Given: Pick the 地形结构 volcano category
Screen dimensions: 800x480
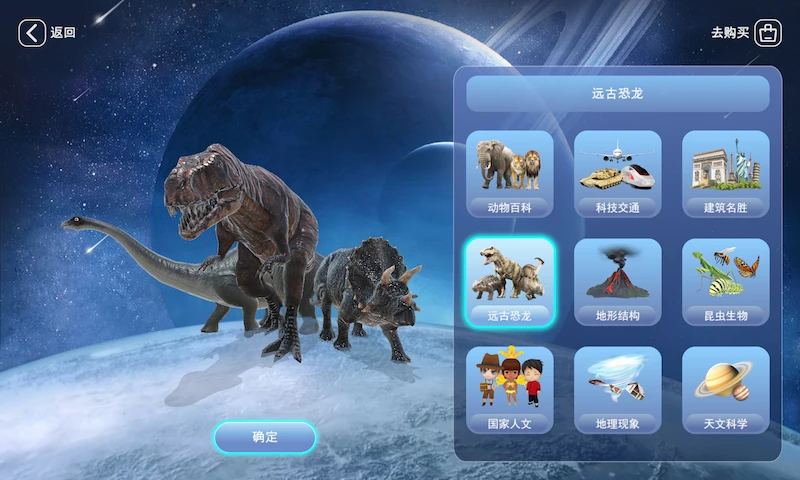Looking at the screenshot, I should [617, 283].
